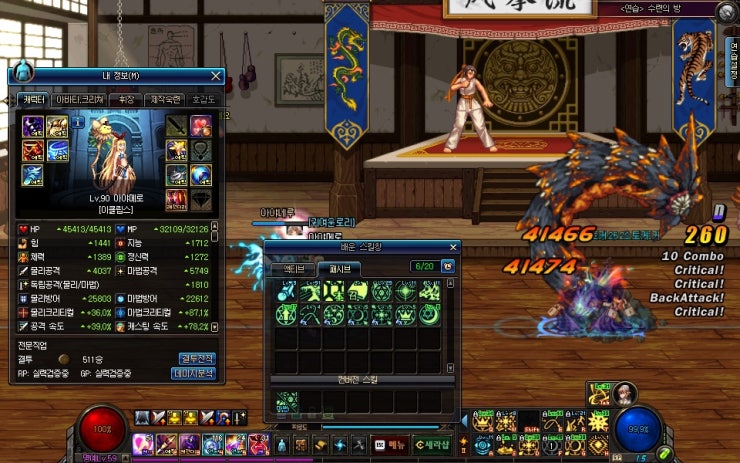Select the 호감도 tab
The height and width of the screenshot is (463, 740).
(x=203, y=100)
